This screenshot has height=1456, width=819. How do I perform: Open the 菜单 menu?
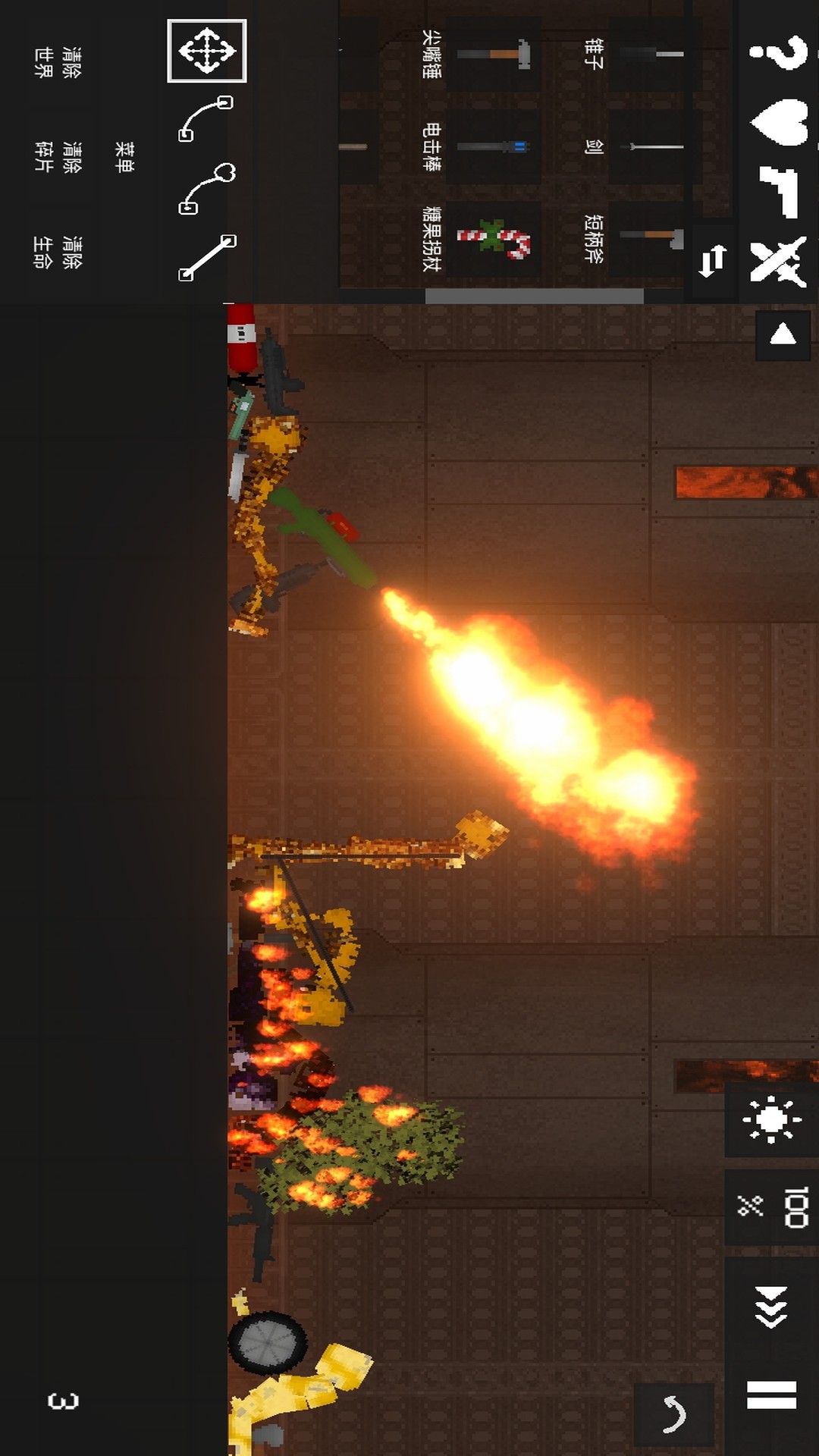(x=124, y=156)
